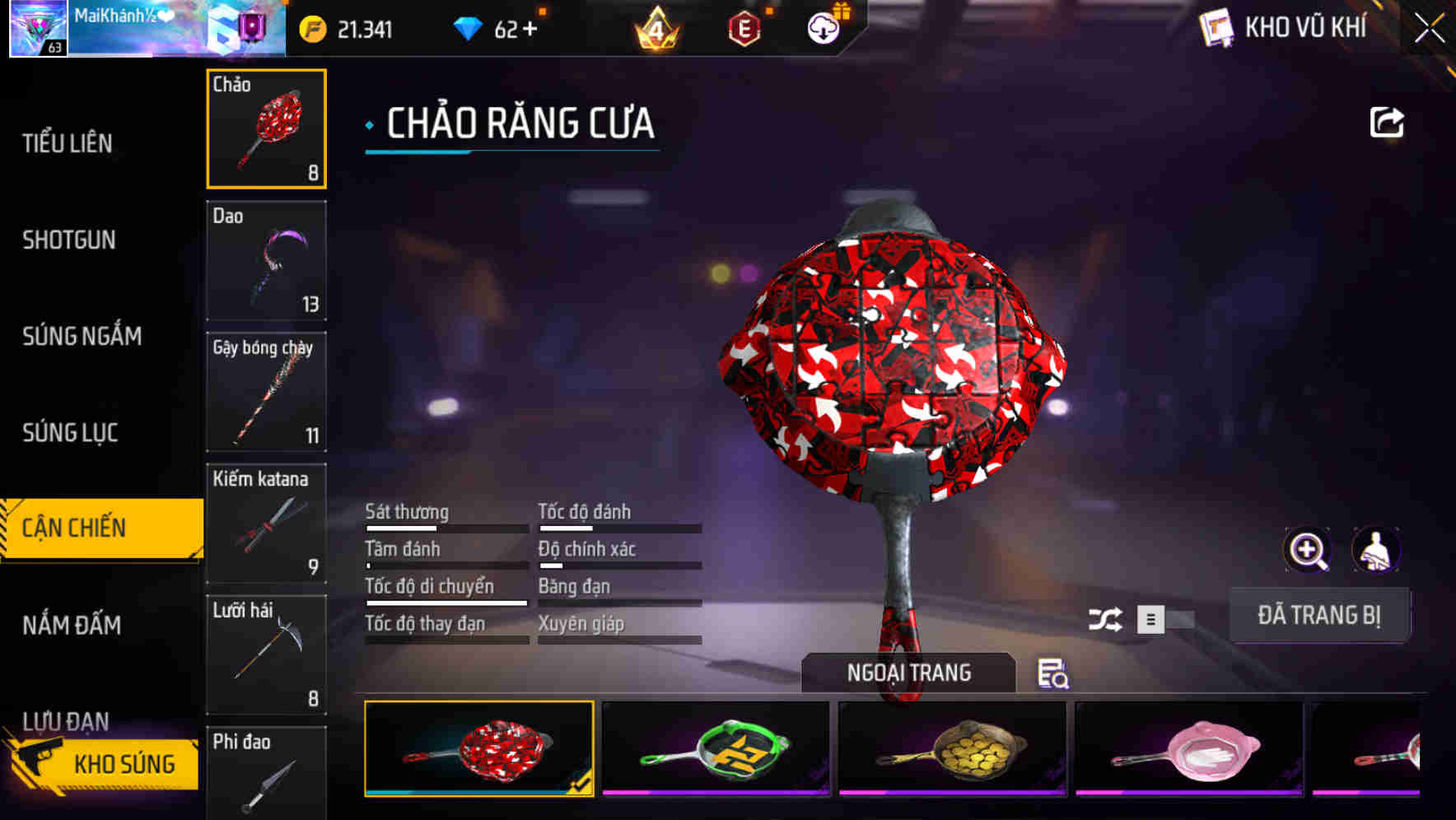The height and width of the screenshot is (820, 1456).
Task: Expand the Kiếm katana item details
Action: pyautogui.click(x=266, y=524)
